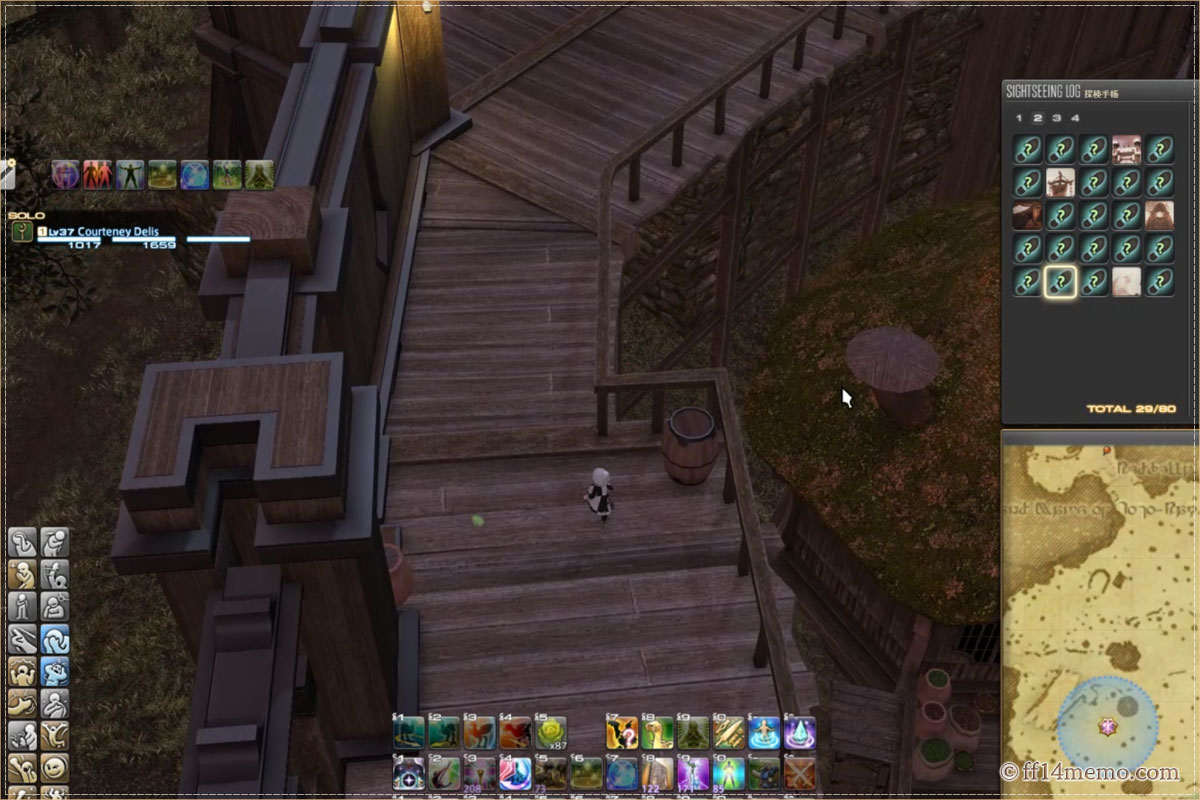The width and height of the screenshot is (1200, 800).
Task: Open the pale faded vista entry in bottom row
Action: [1126, 282]
